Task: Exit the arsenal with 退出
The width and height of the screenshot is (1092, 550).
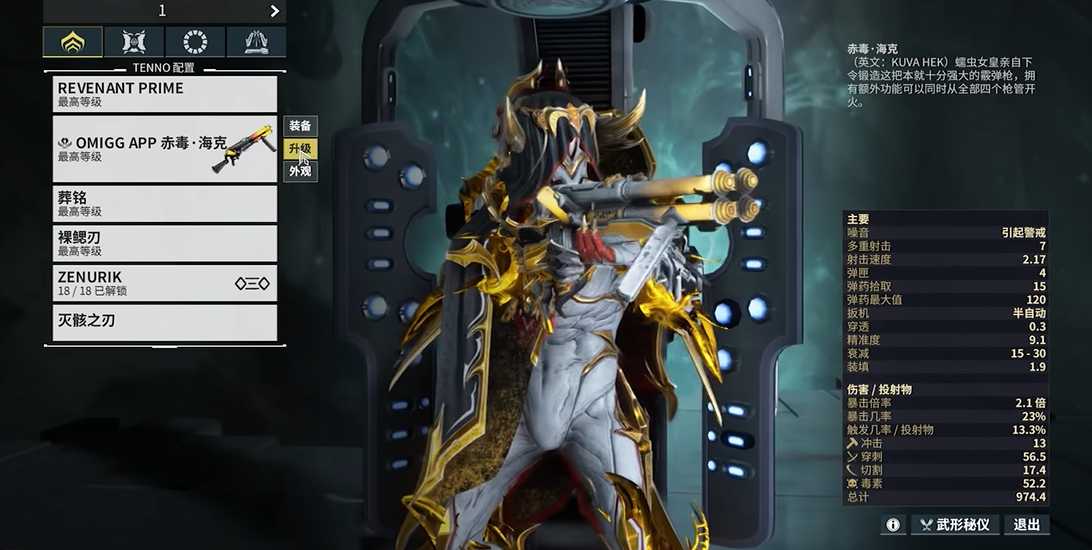Action: 1027,524
